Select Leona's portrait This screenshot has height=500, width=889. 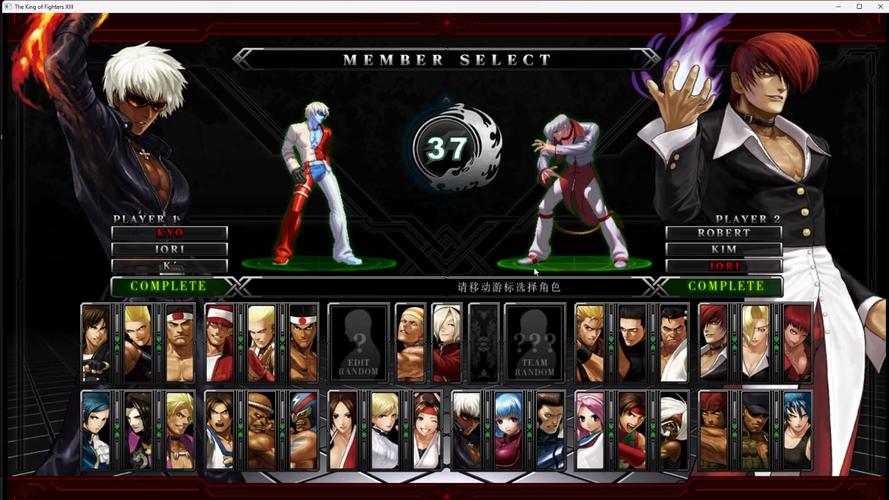pyautogui.click(x=797, y=430)
